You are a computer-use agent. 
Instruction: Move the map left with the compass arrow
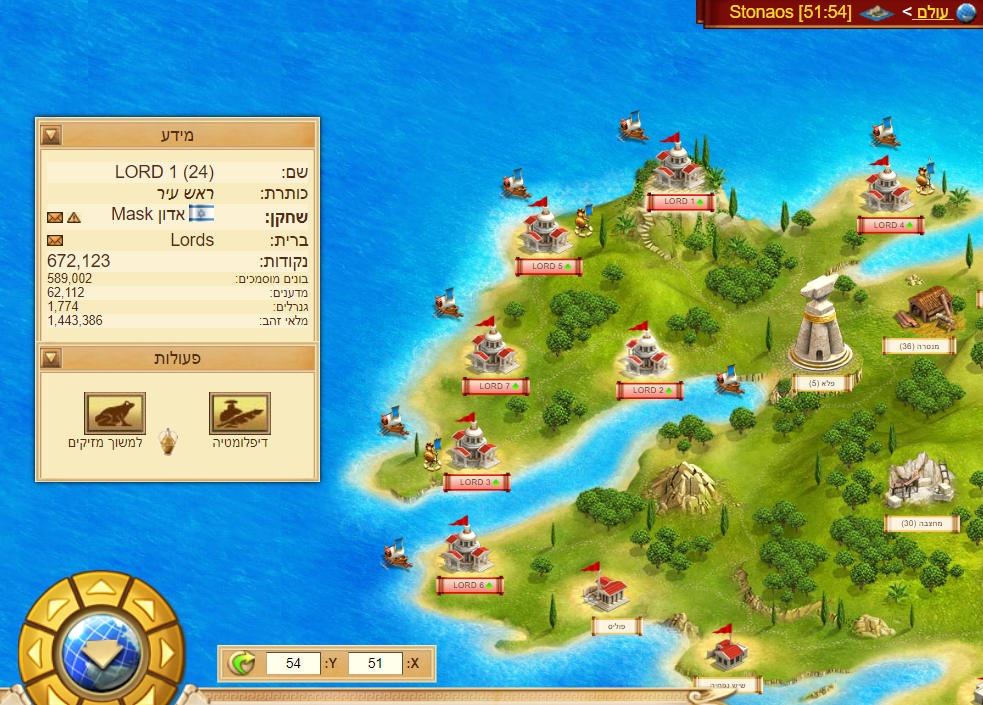(35, 653)
